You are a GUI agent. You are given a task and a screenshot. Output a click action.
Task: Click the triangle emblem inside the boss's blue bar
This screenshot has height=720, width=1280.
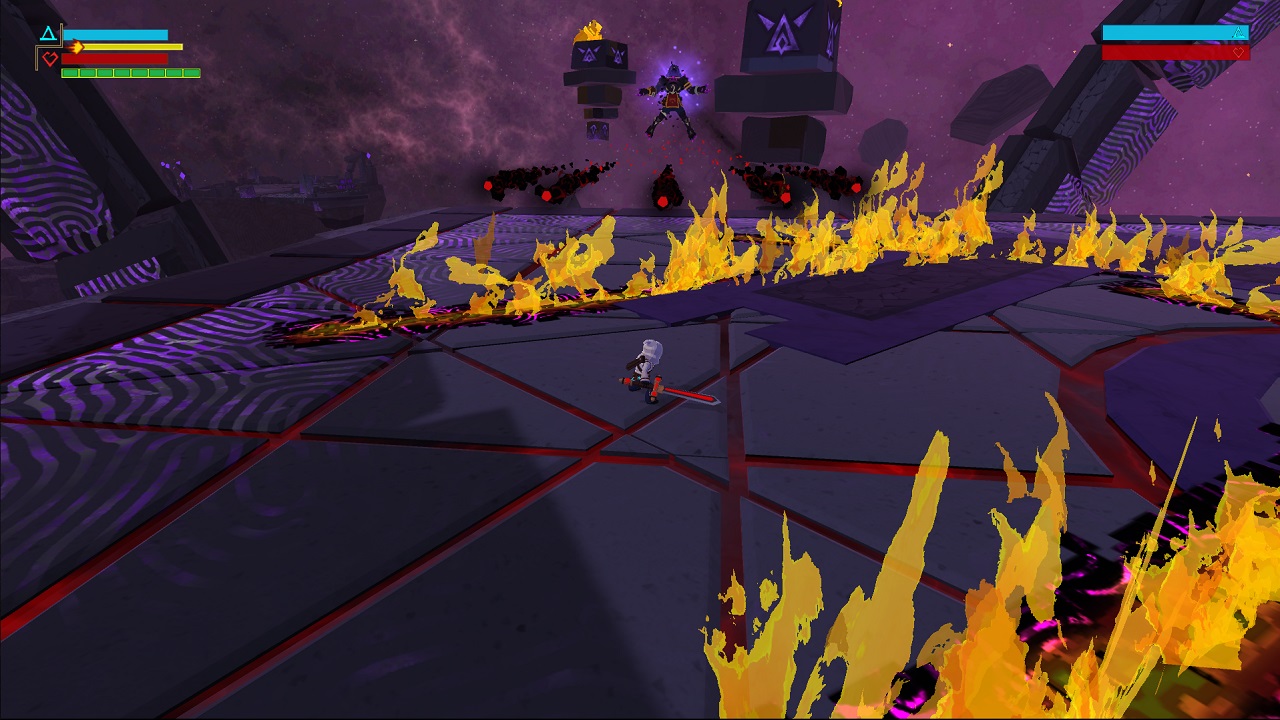pyautogui.click(x=1238, y=33)
